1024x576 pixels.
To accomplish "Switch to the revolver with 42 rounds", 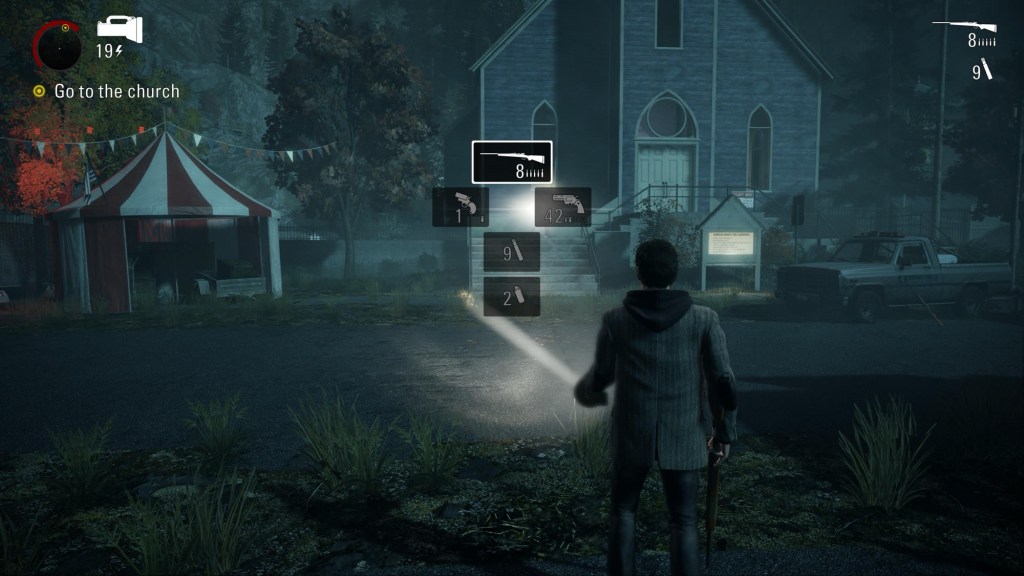I will click(563, 207).
